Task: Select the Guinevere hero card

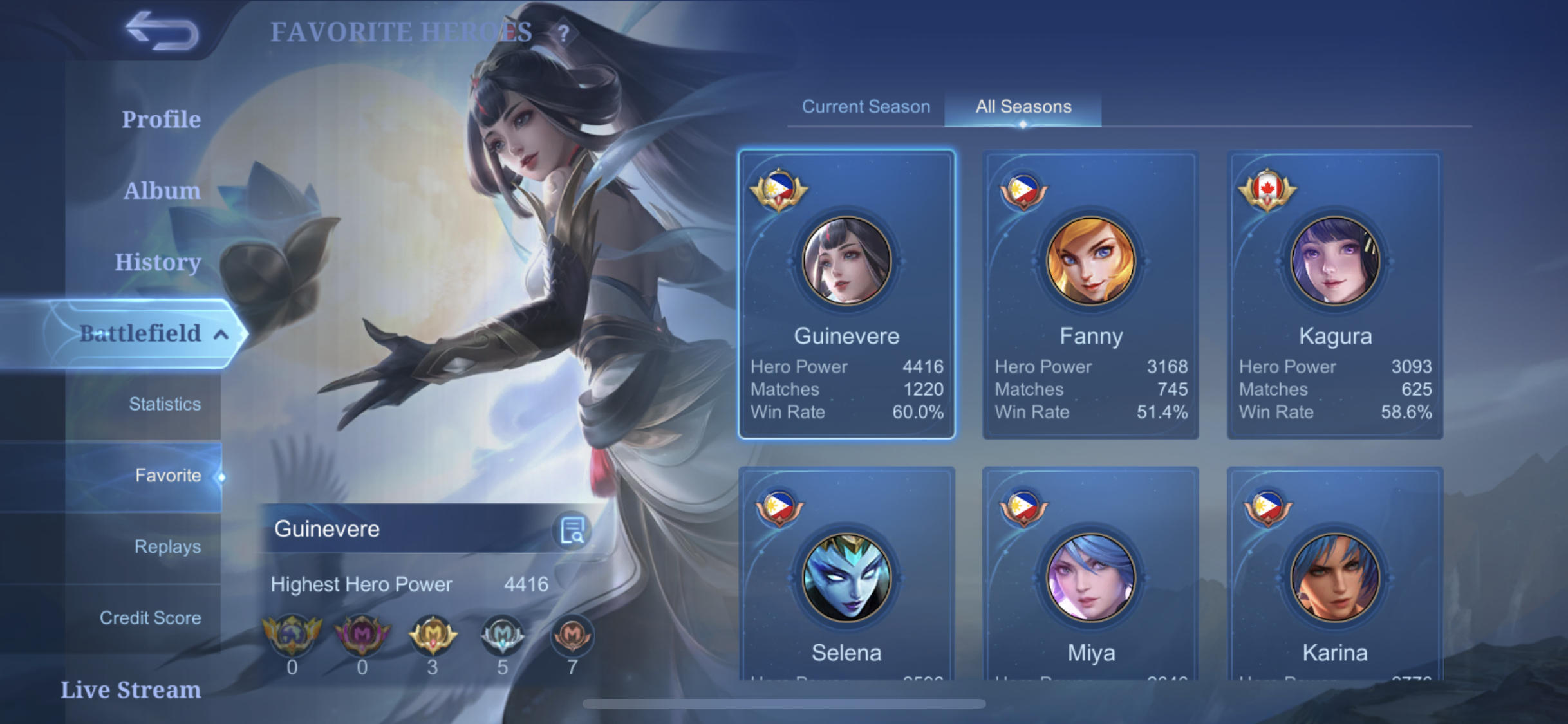Action: pyautogui.click(x=846, y=295)
